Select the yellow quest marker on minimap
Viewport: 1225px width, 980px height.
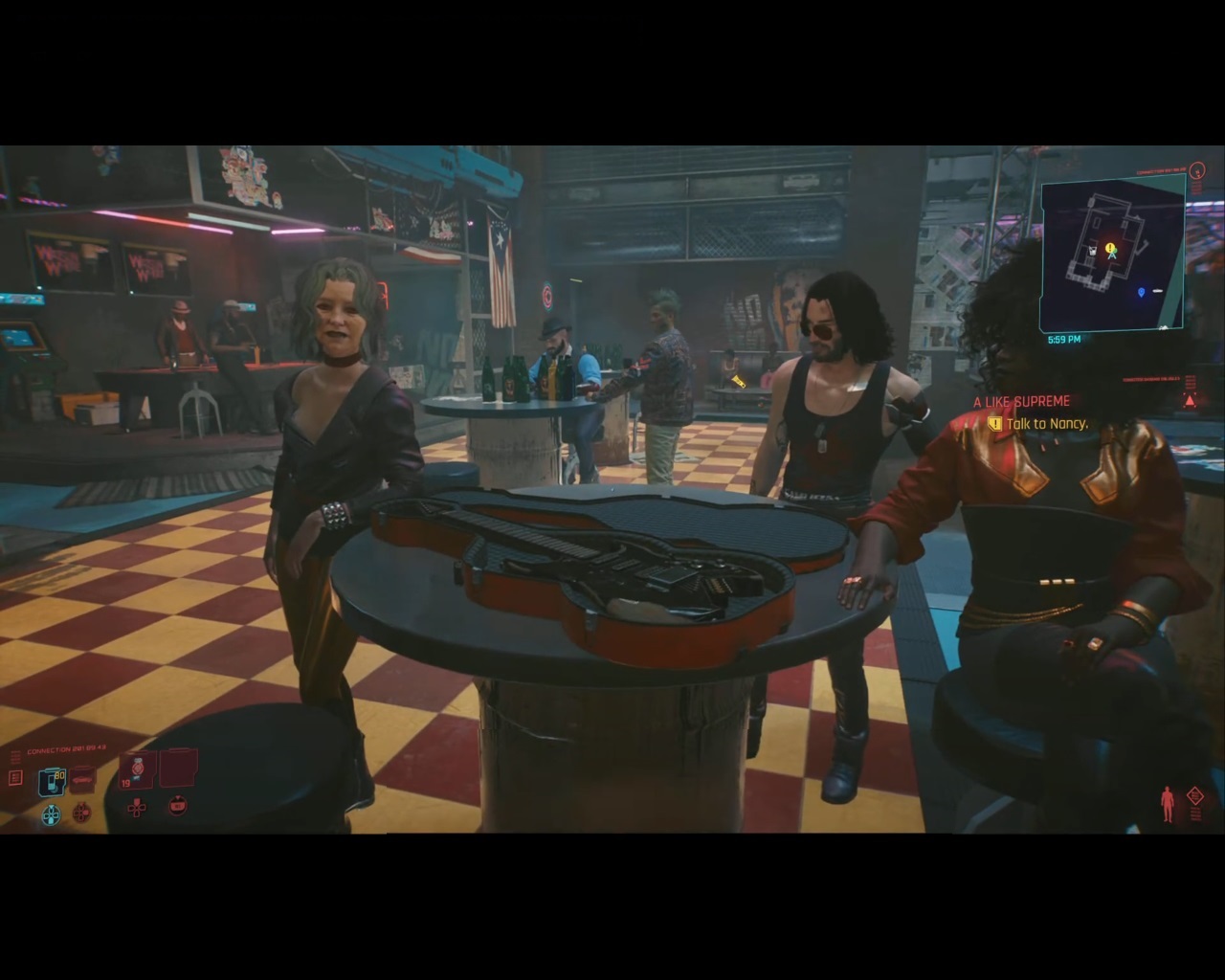tap(1110, 249)
